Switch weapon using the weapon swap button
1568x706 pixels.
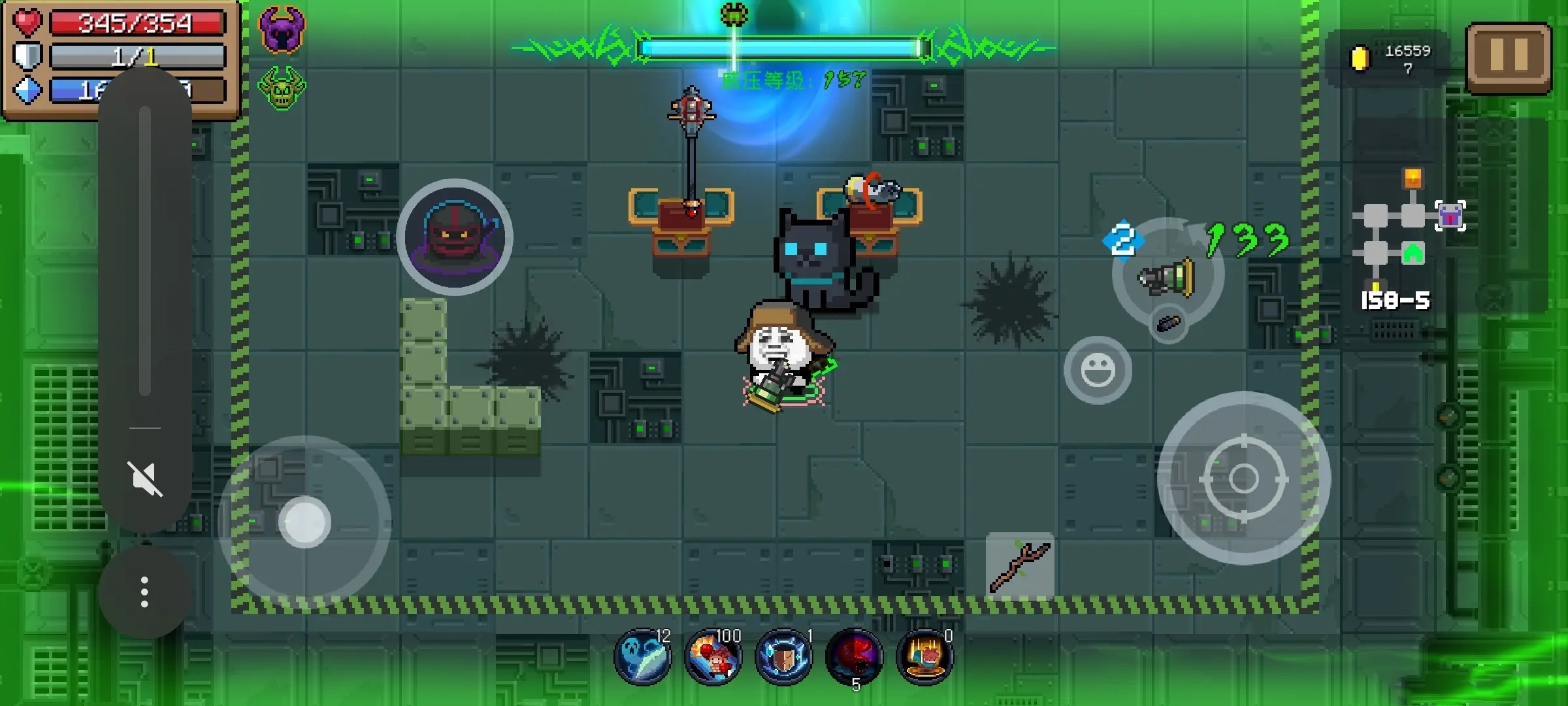point(1168,275)
